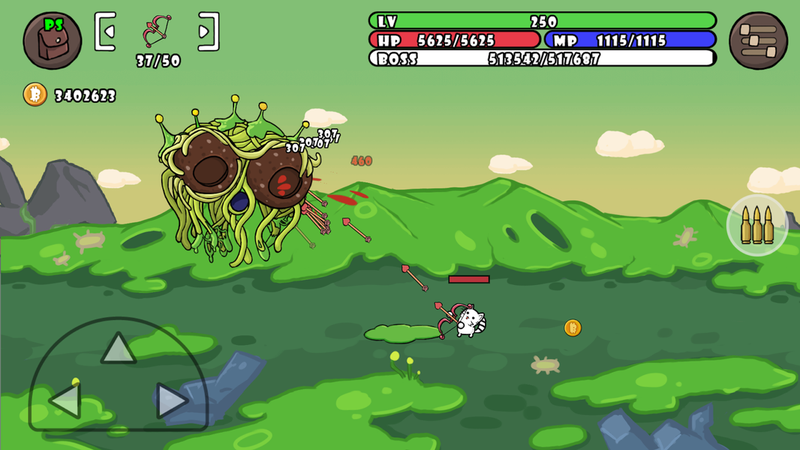Image resolution: width=800 pixels, height=450 pixels.
Task: Move left with the left arrow
Action: click(x=65, y=401)
